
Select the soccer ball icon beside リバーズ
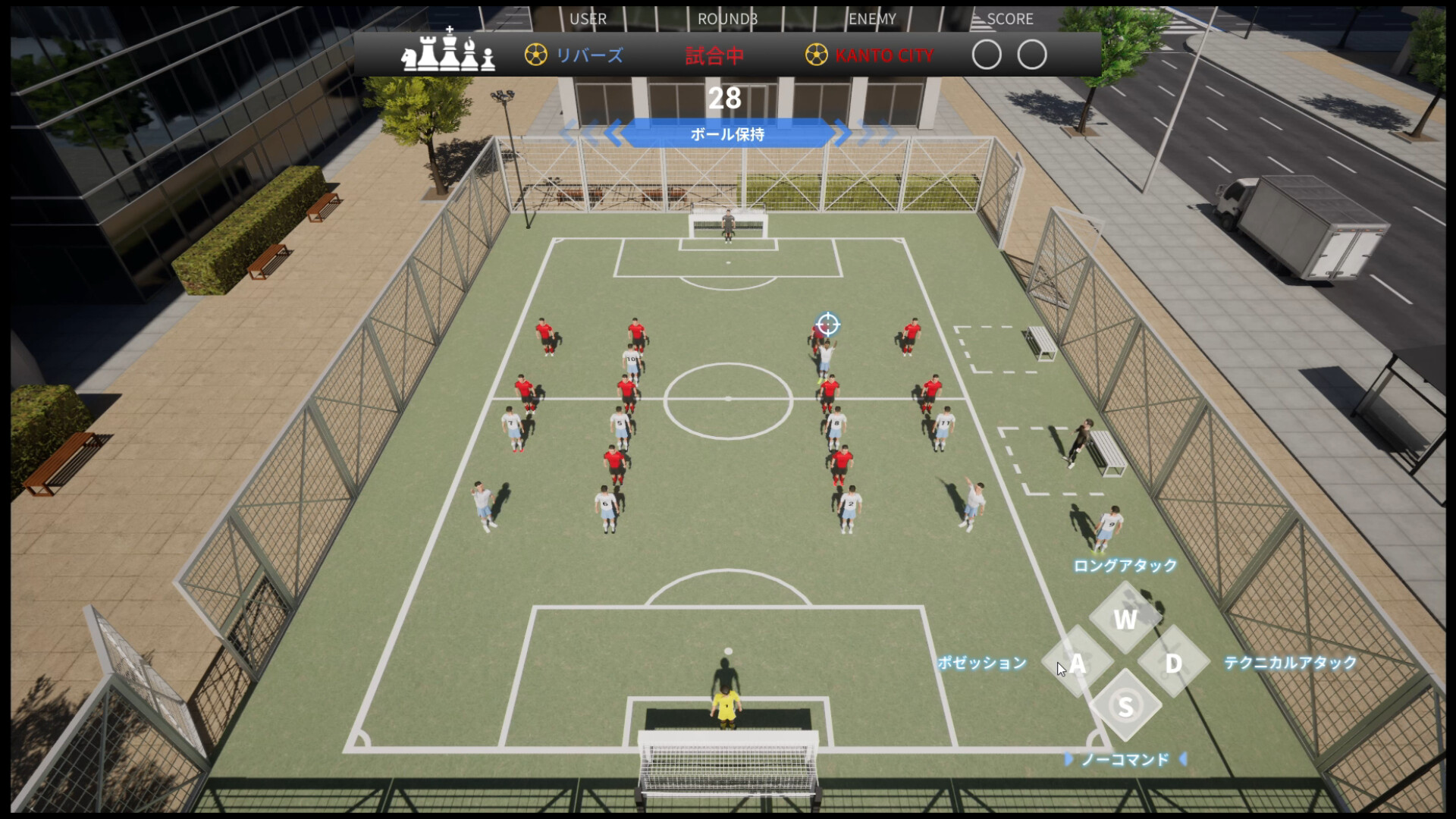tap(535, 54)
